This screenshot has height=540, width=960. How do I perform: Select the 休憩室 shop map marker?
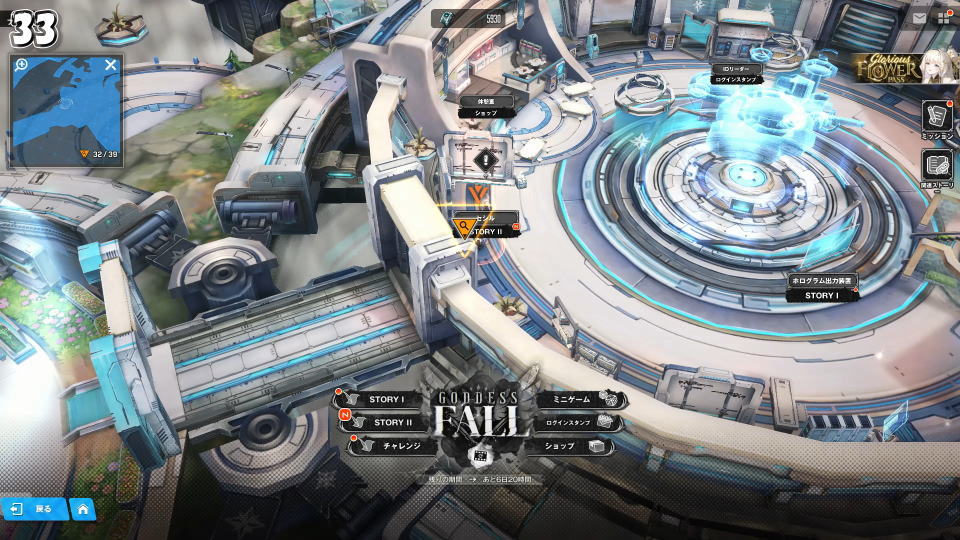(486, 107)
